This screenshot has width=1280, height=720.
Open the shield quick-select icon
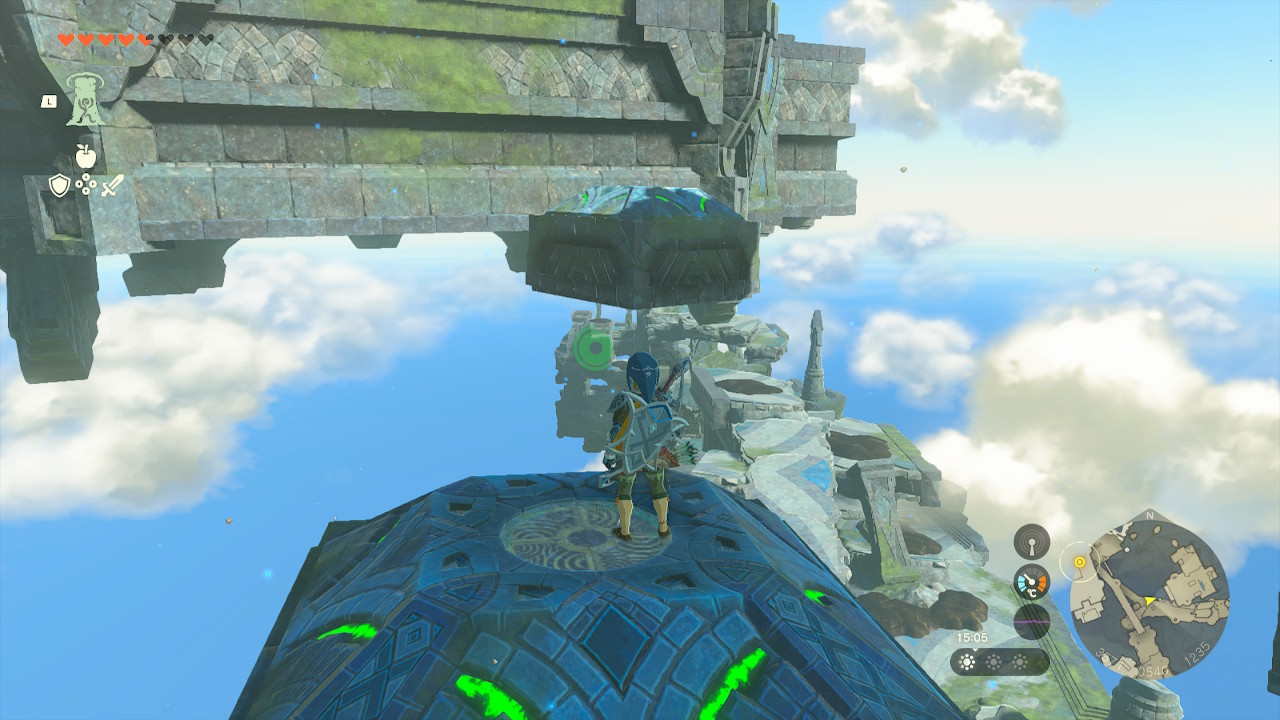tap(59, 185)
